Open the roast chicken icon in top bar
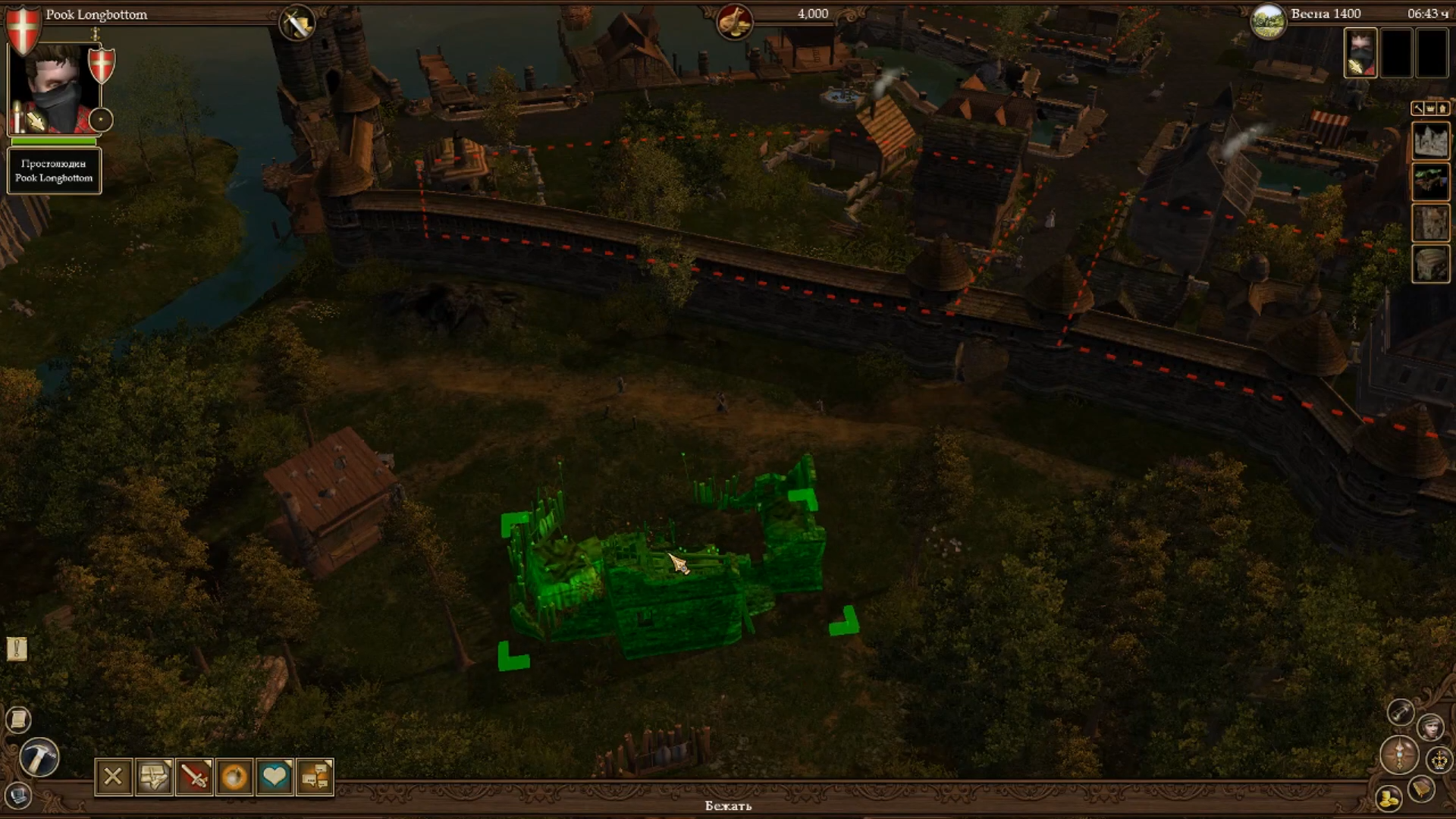 pos(734,20)
